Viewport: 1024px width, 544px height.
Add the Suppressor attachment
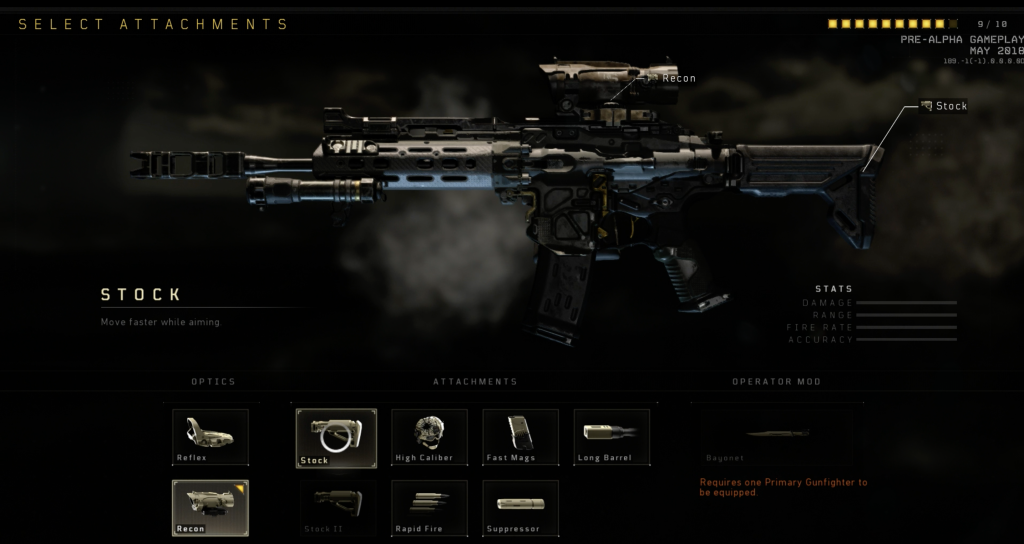point(520,508)
